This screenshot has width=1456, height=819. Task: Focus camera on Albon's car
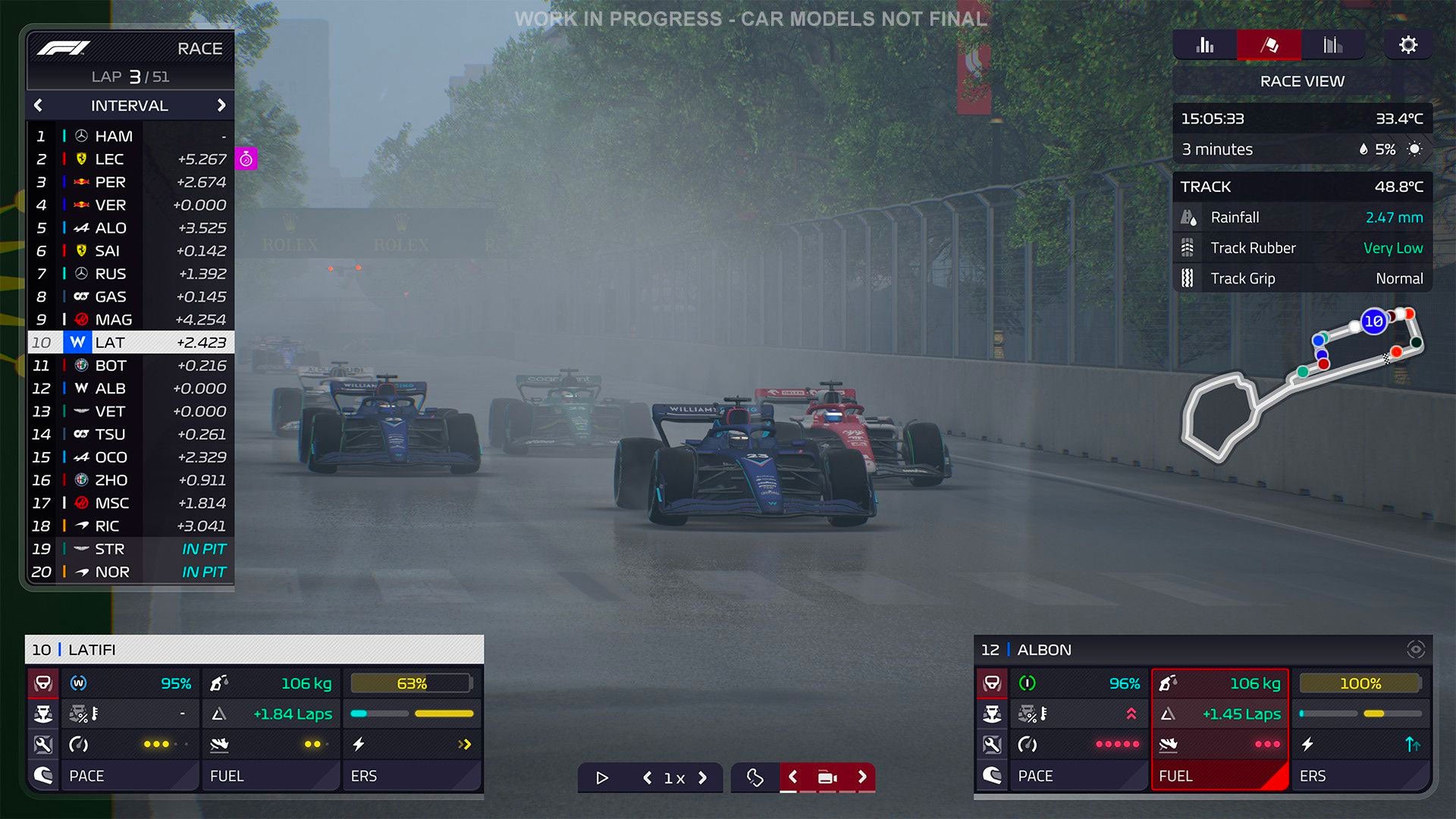click(x=1415, y=649)
